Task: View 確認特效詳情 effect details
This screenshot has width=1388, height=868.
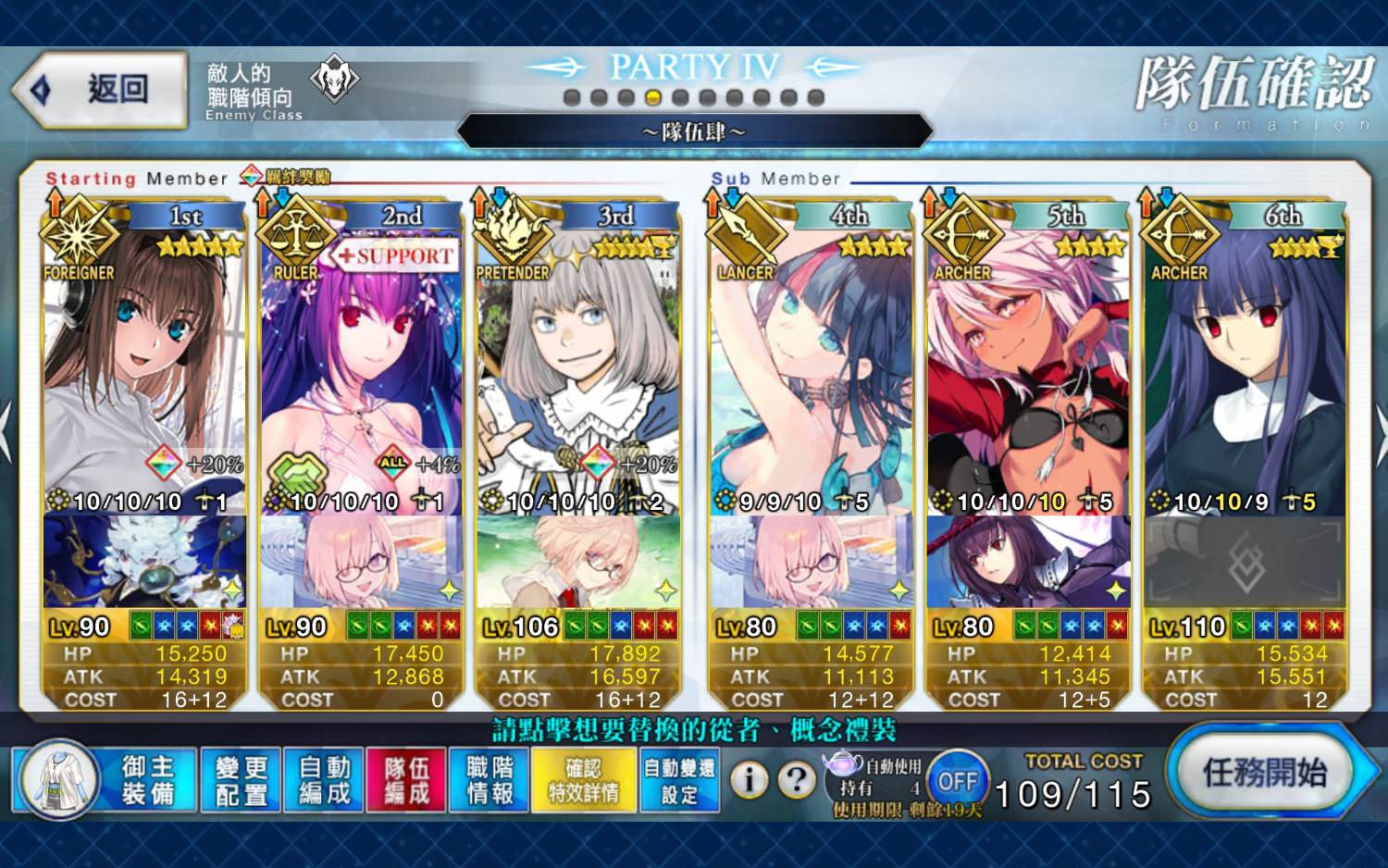Action: coord(584,780)
